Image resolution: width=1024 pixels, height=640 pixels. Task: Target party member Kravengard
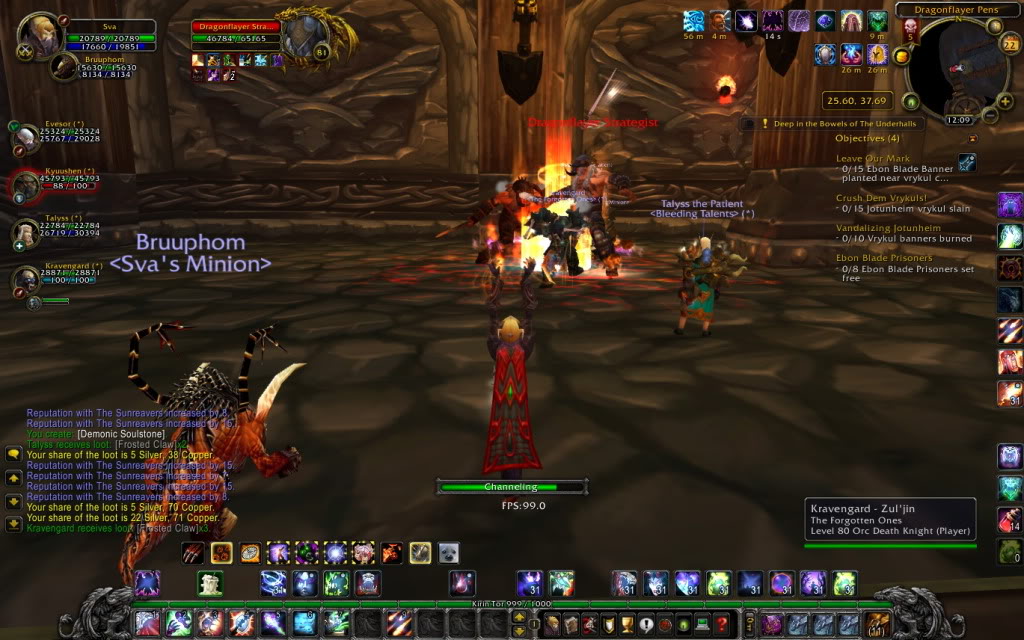click(26, 279)
